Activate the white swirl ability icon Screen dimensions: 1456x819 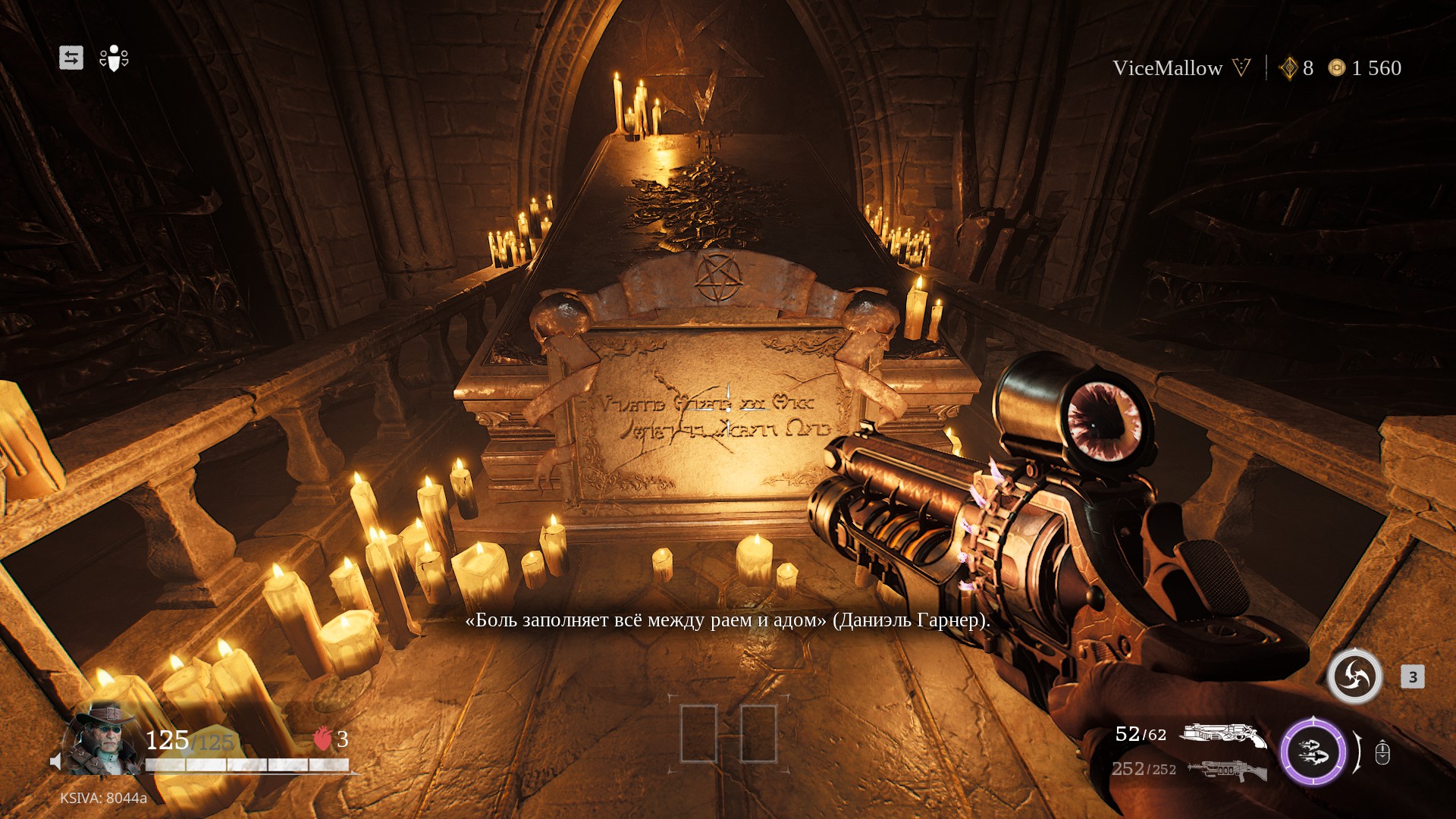(x=1354, y=676)
